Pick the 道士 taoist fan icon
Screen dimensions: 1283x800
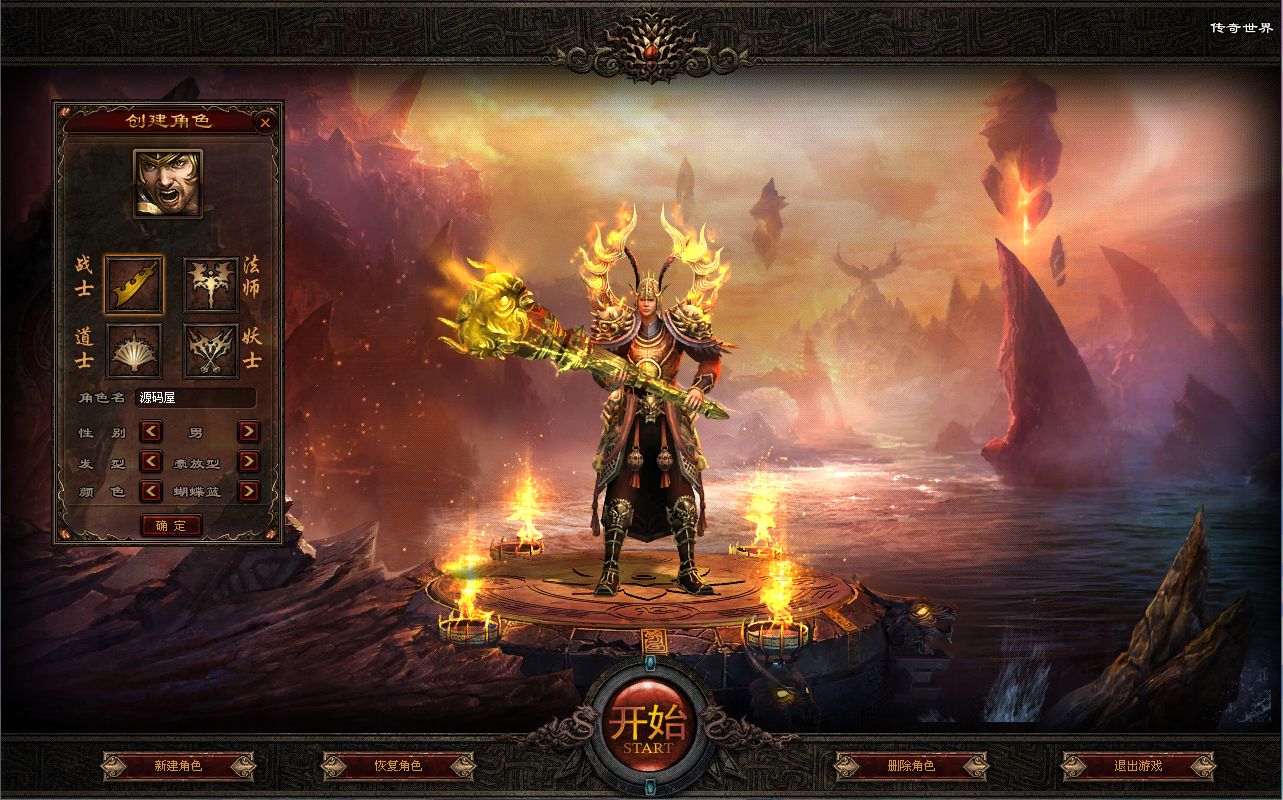point(134,350)
